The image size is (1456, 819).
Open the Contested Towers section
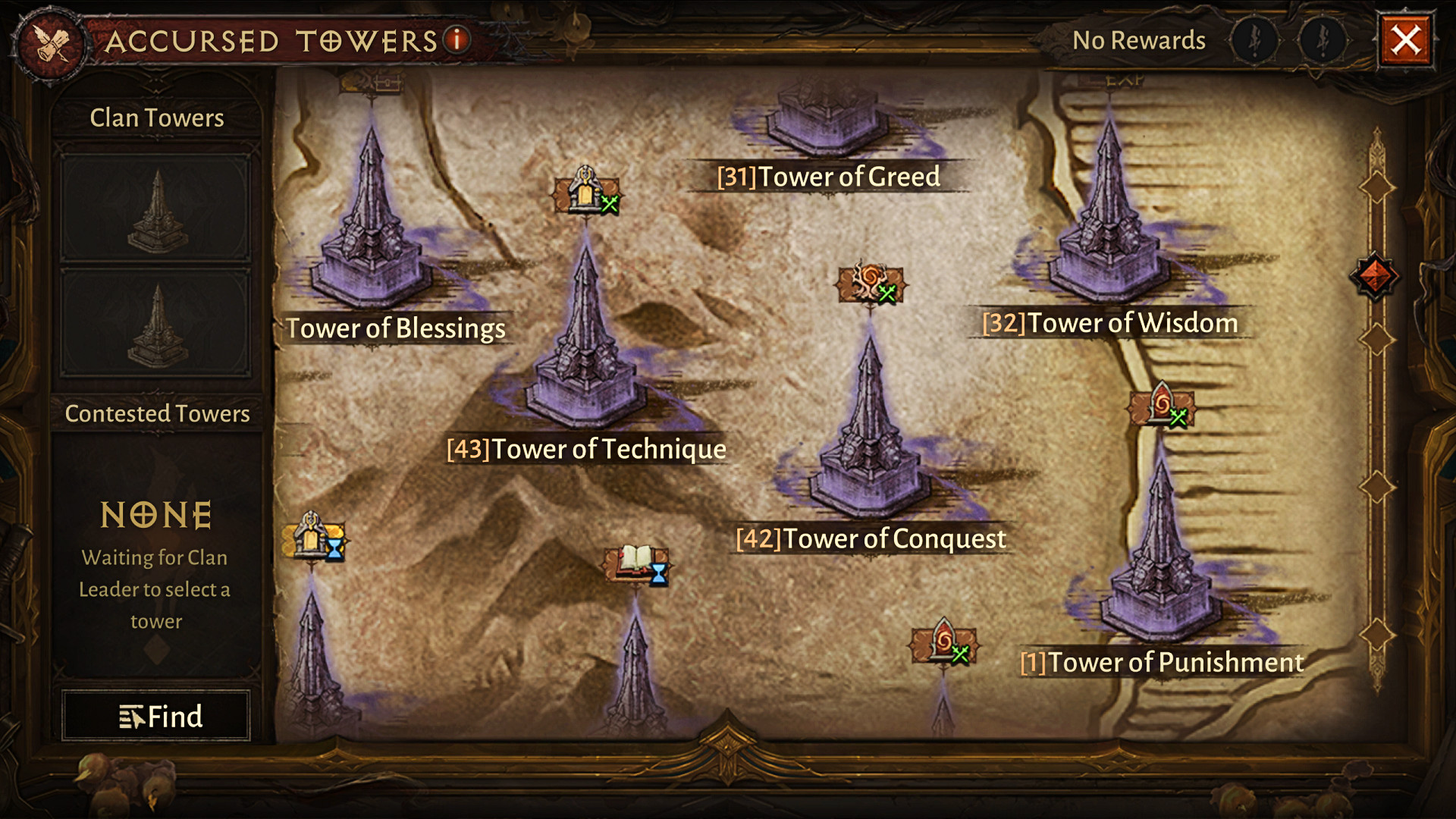(157, 413)
